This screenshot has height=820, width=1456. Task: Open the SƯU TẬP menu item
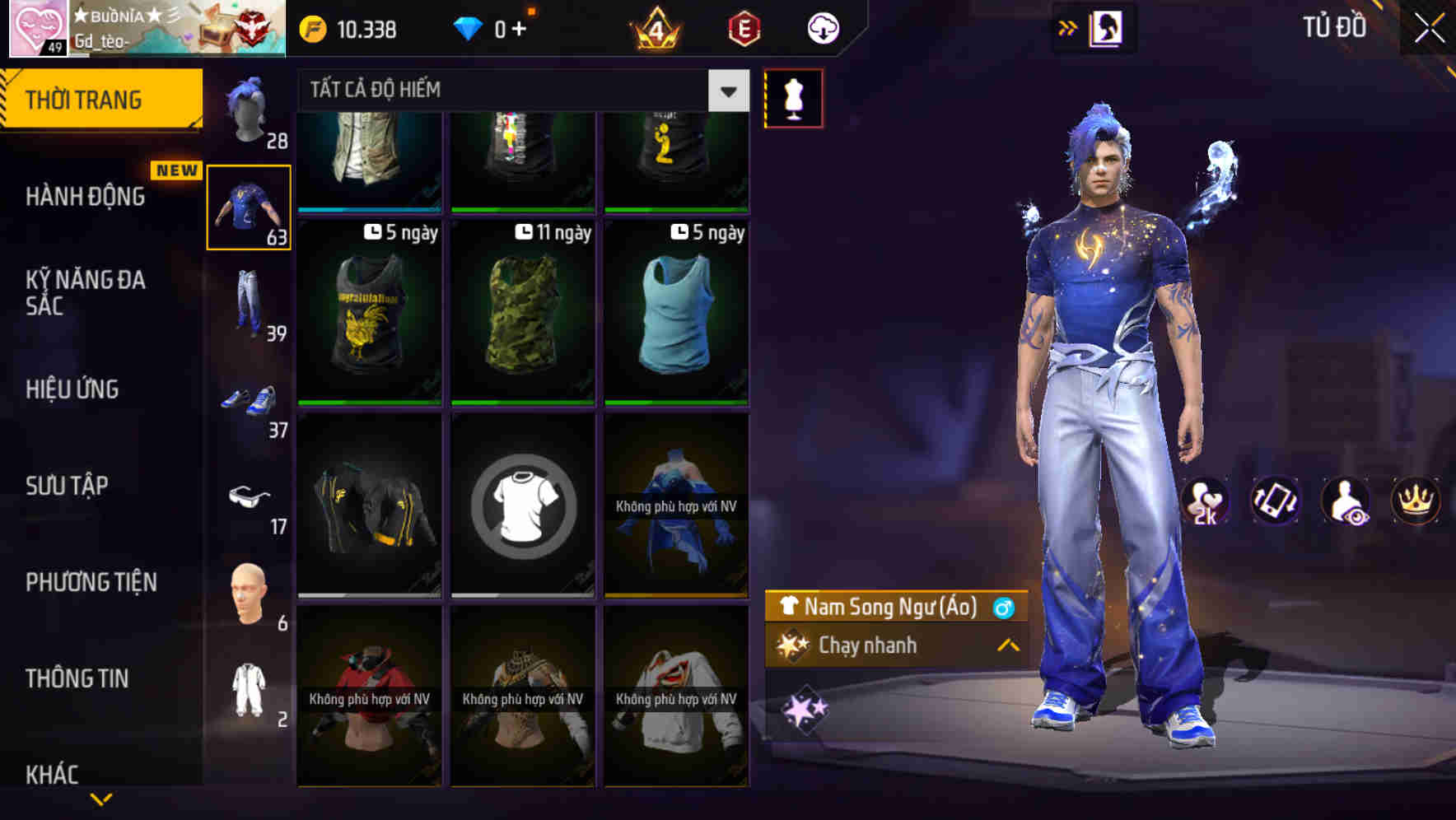point(68,486)
